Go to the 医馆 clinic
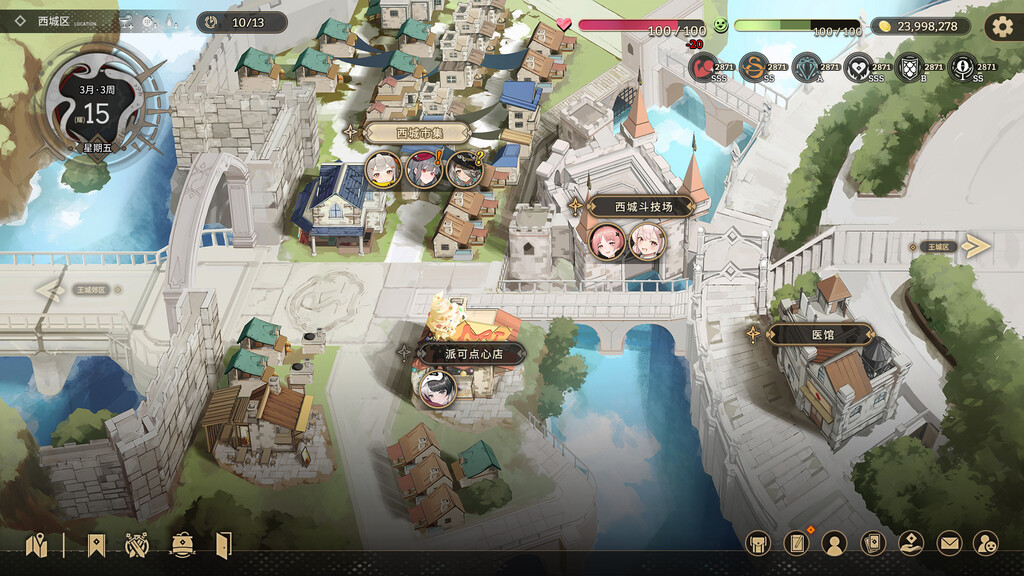The width and height of the screenshot is (1024, 576). [822, 335]
